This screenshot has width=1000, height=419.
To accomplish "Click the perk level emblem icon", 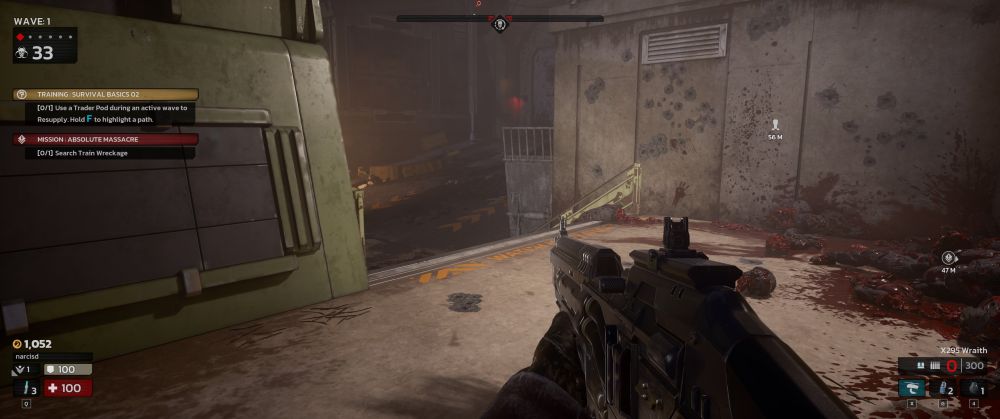I will point(20,371).
